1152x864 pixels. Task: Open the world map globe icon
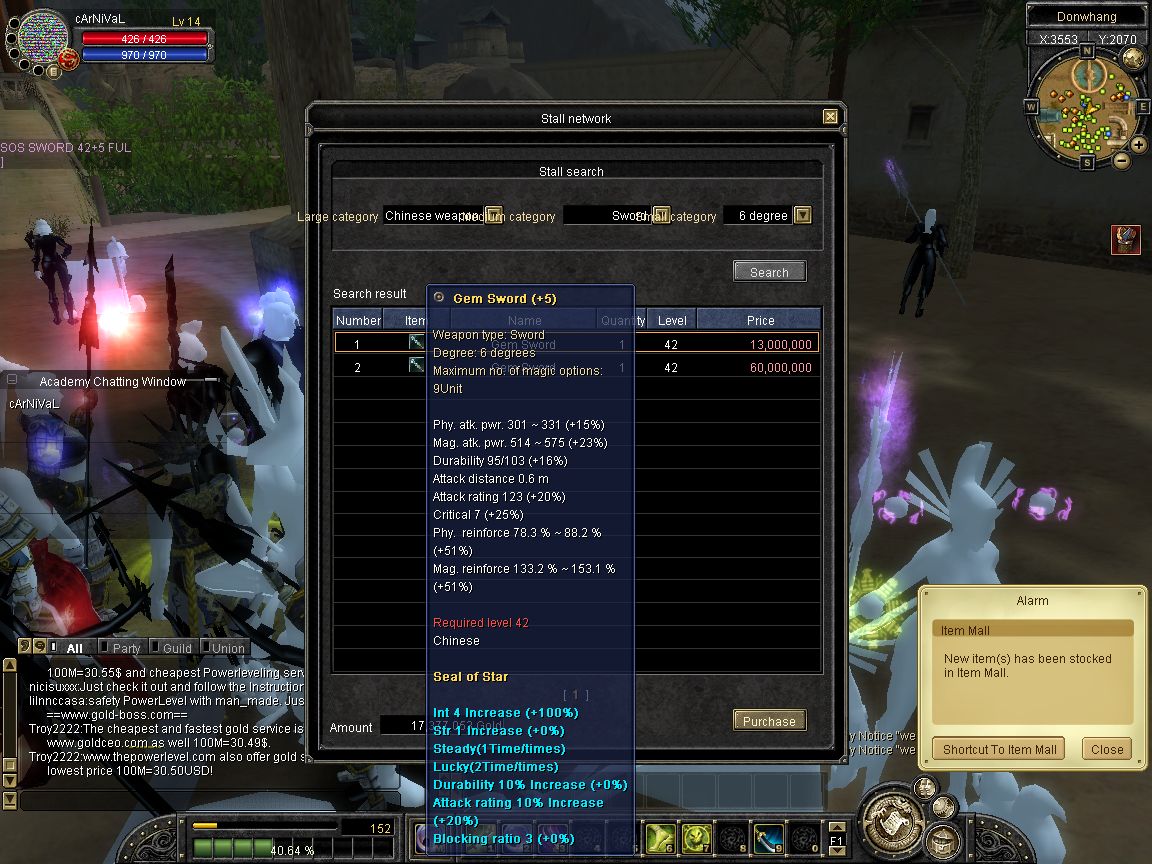click(x=1132, y=57)
